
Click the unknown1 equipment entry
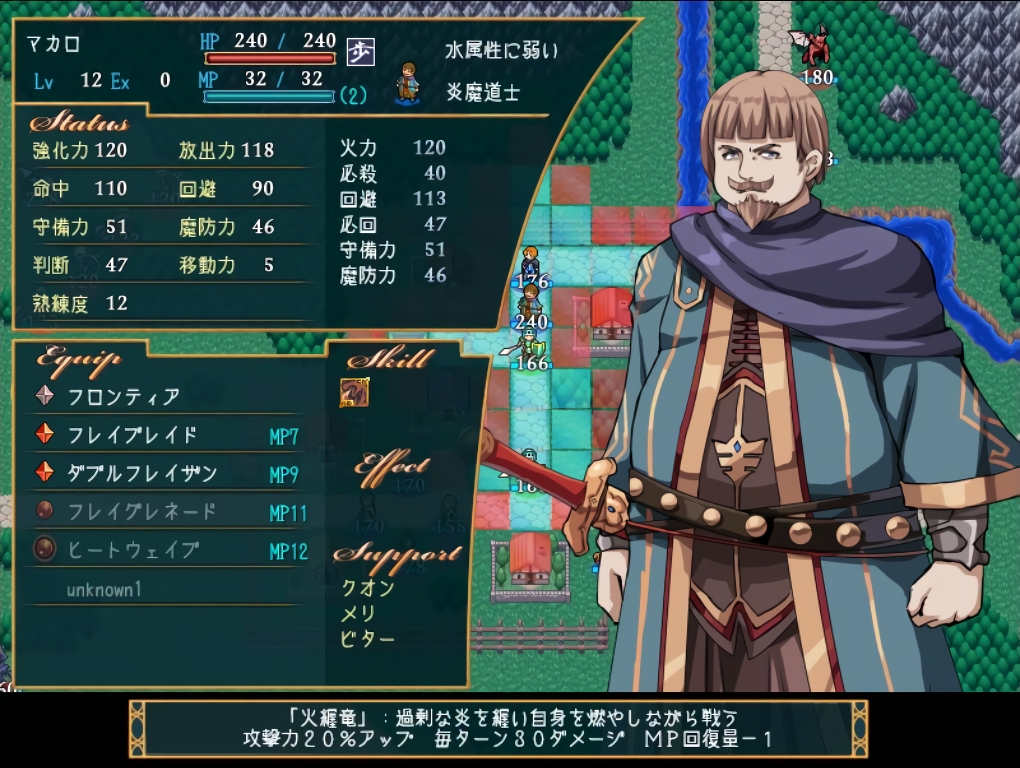[104, 589]
